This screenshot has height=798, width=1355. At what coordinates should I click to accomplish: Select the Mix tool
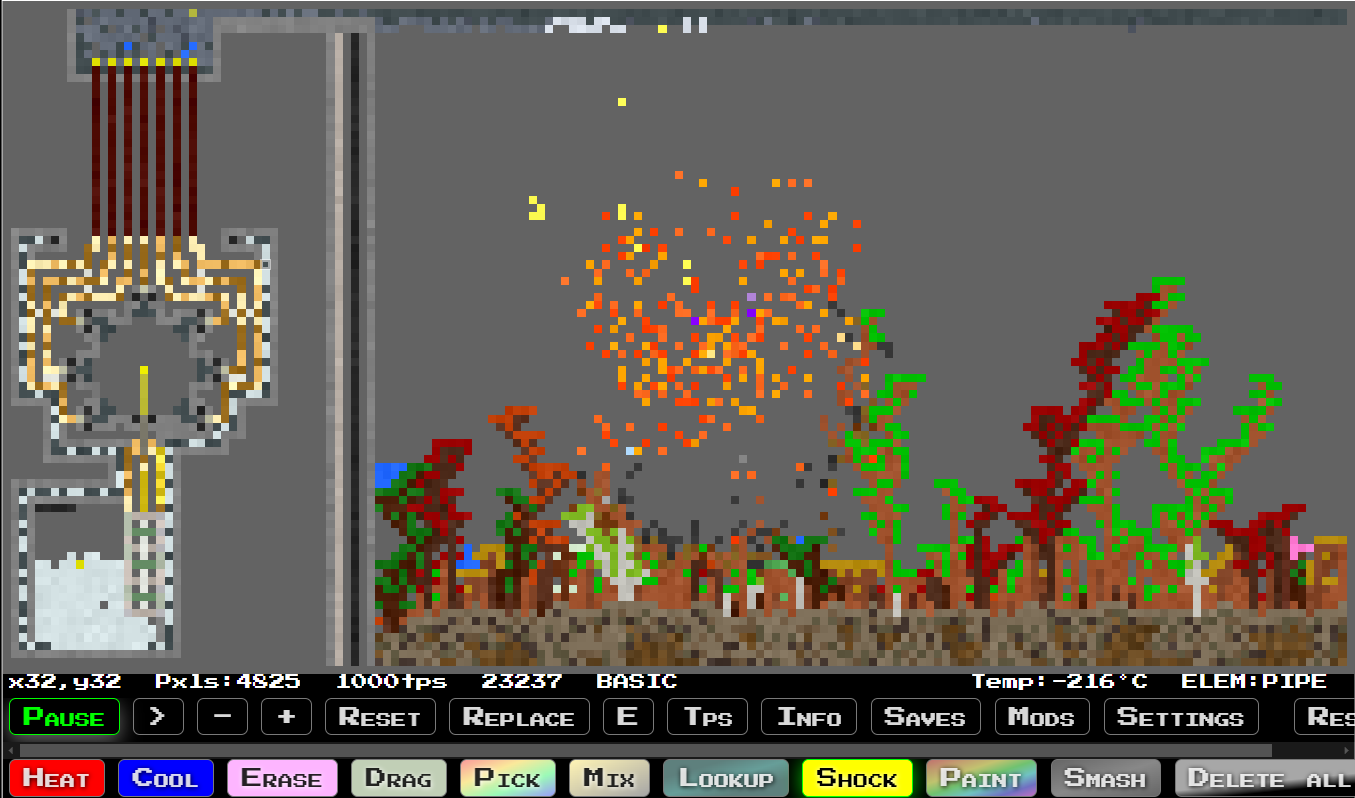608,777
